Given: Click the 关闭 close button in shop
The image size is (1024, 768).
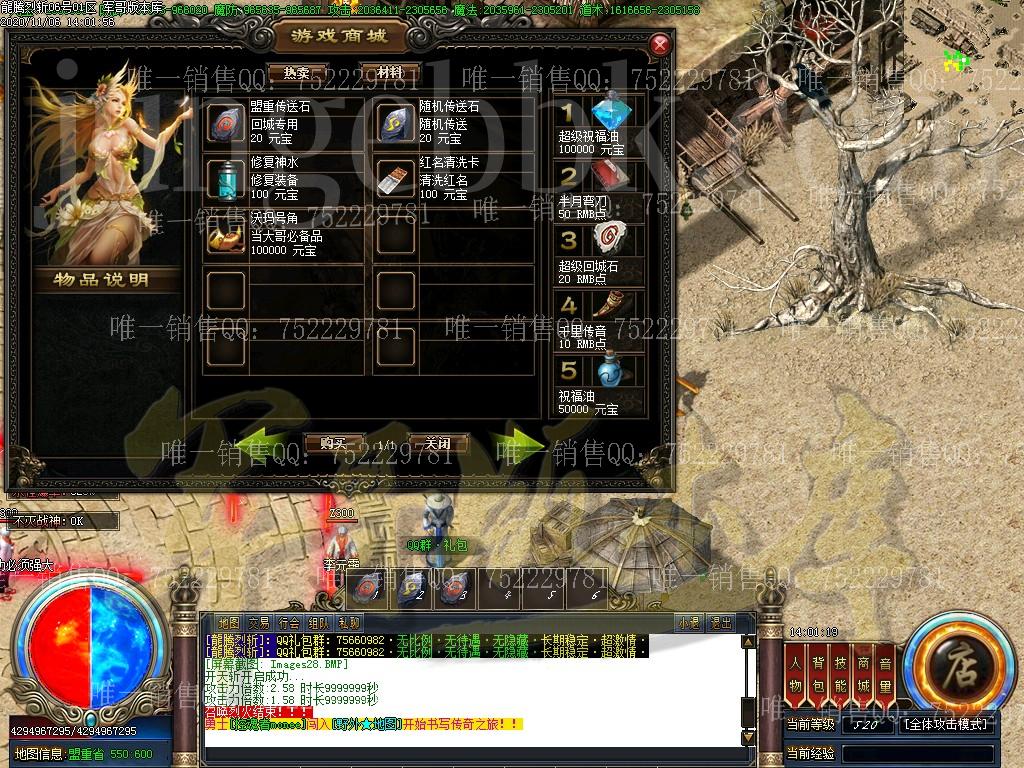Looking at the screenshot, I should tap(438, 443).
